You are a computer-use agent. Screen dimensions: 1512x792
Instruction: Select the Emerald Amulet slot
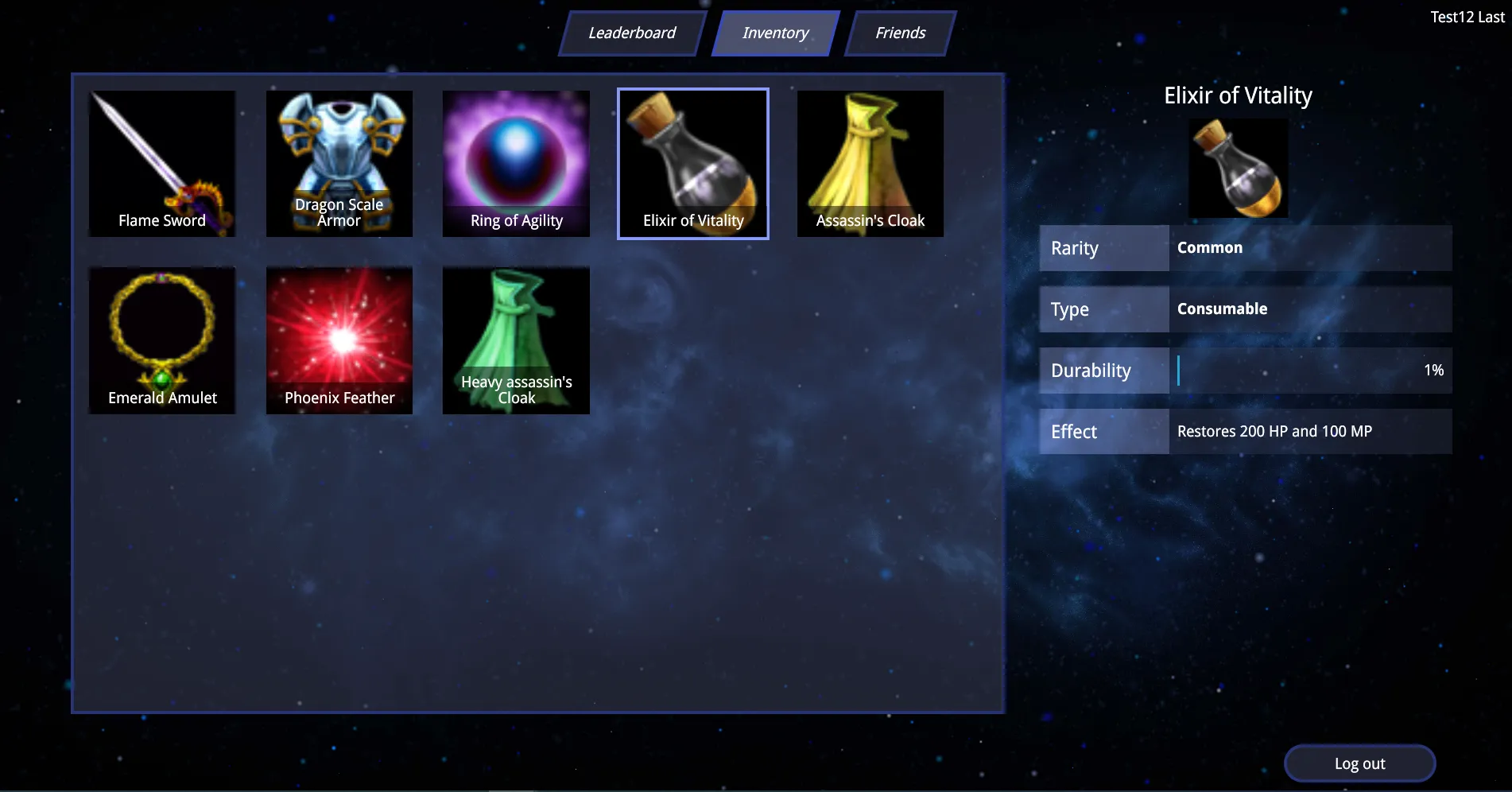162,340
